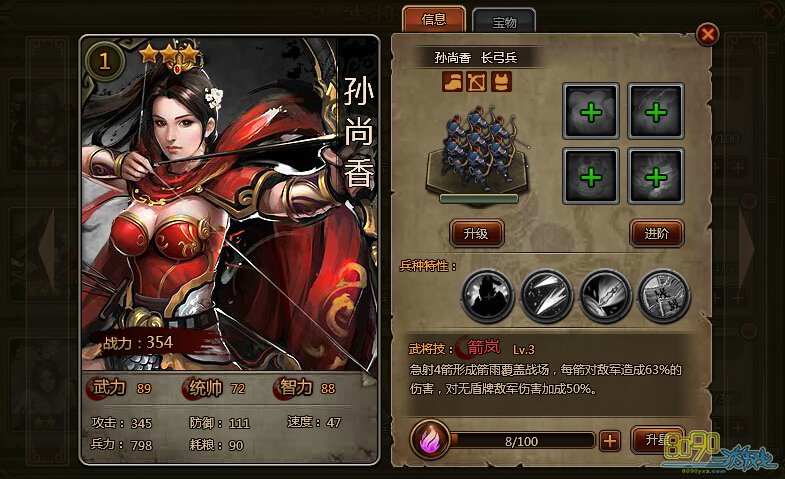Switch to the 信息 info tab
The height and width of the screenshot is (479, 785).
tap(434, 19)
